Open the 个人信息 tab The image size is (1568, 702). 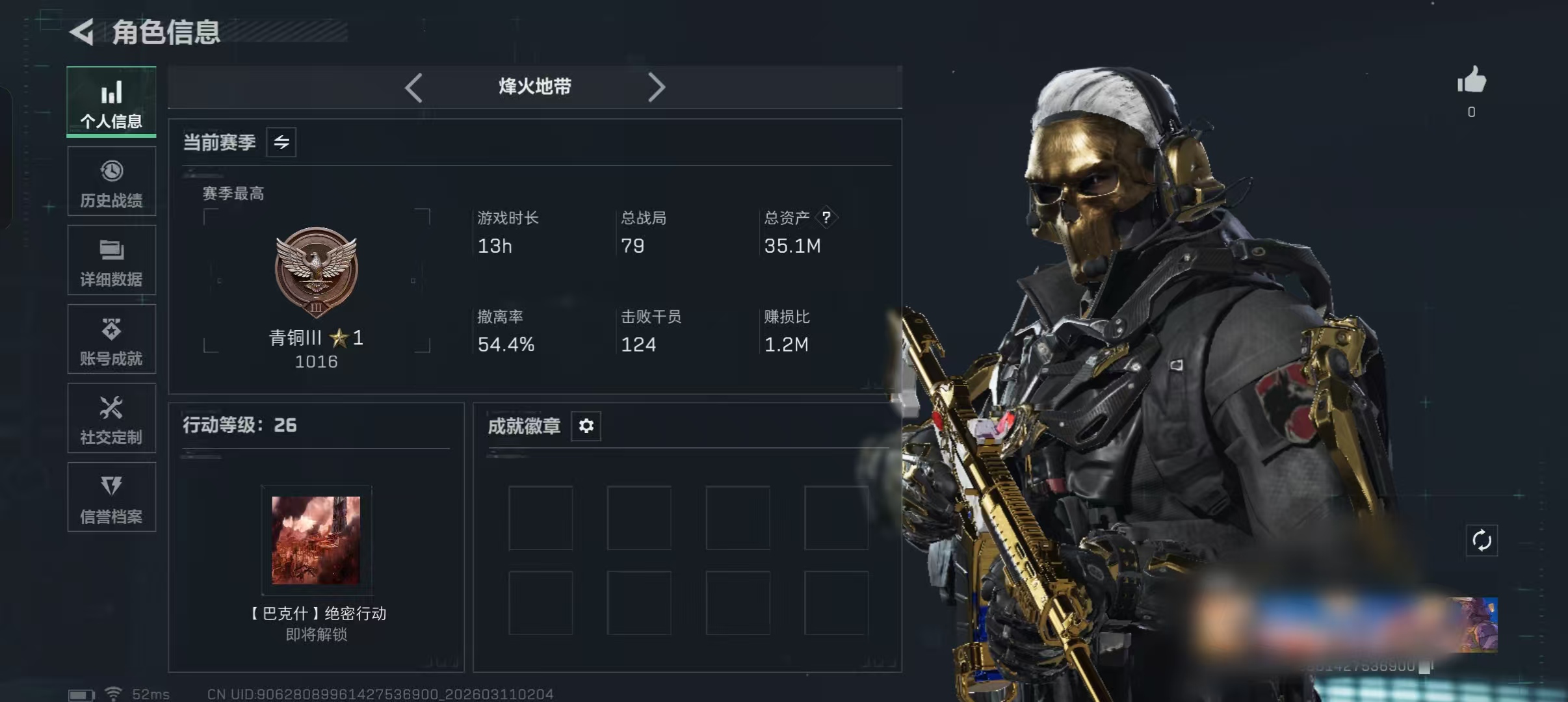pyautogui.click(x=111, y=102)
